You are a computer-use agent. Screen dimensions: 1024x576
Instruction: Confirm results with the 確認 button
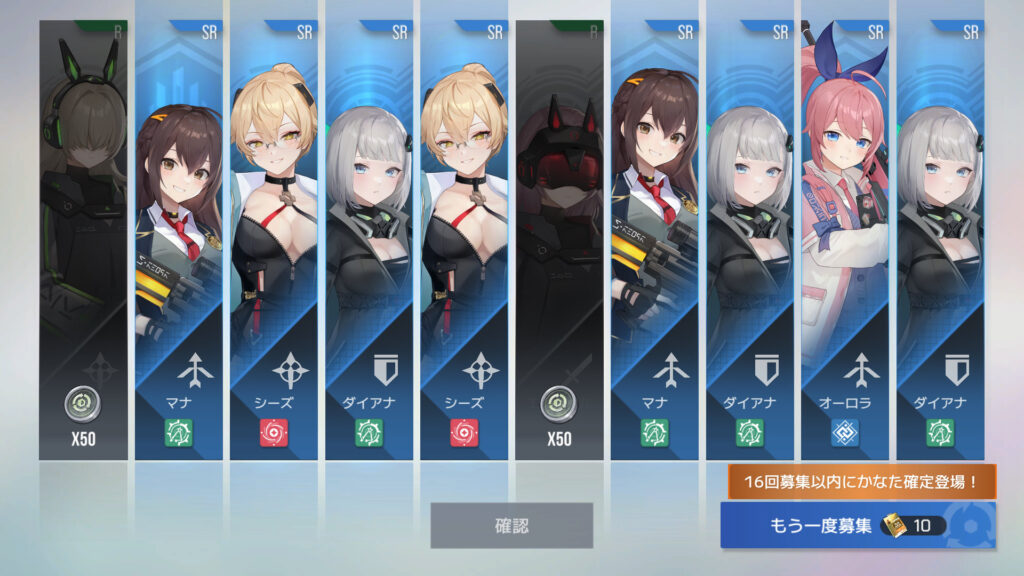[x=511, y=525]
